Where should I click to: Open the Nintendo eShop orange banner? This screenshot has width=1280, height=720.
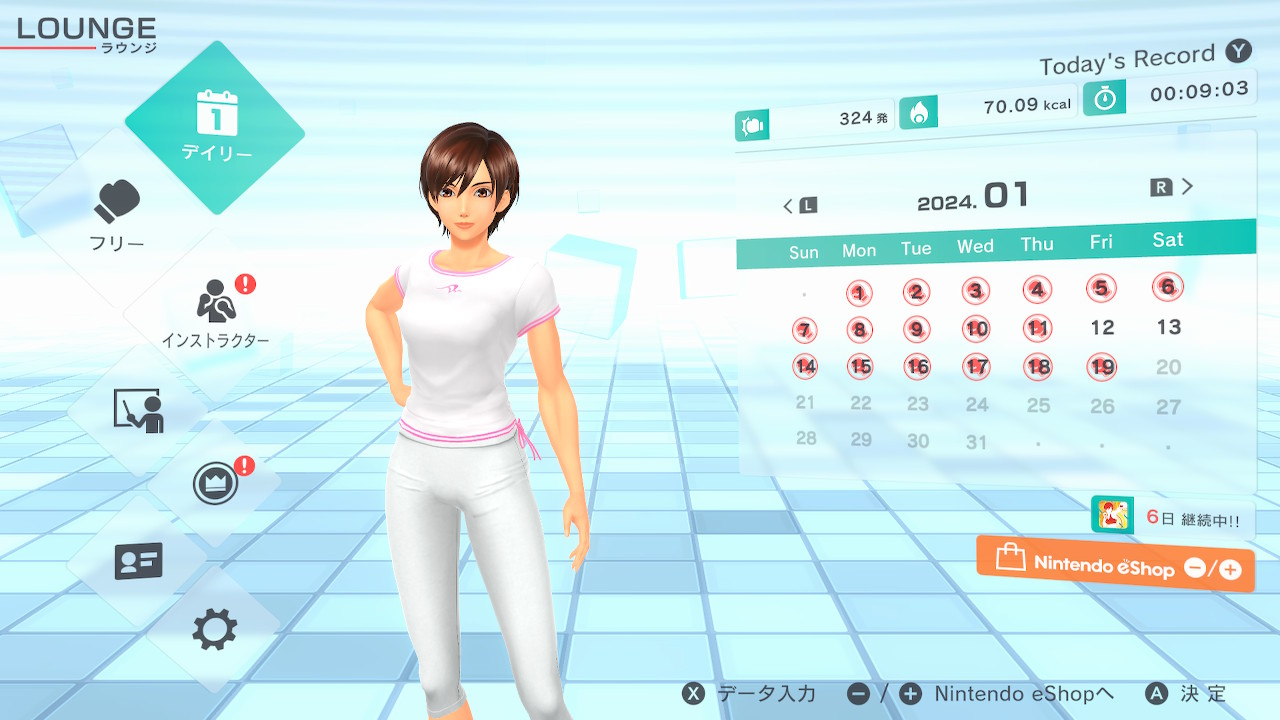tap(1115, 565)
